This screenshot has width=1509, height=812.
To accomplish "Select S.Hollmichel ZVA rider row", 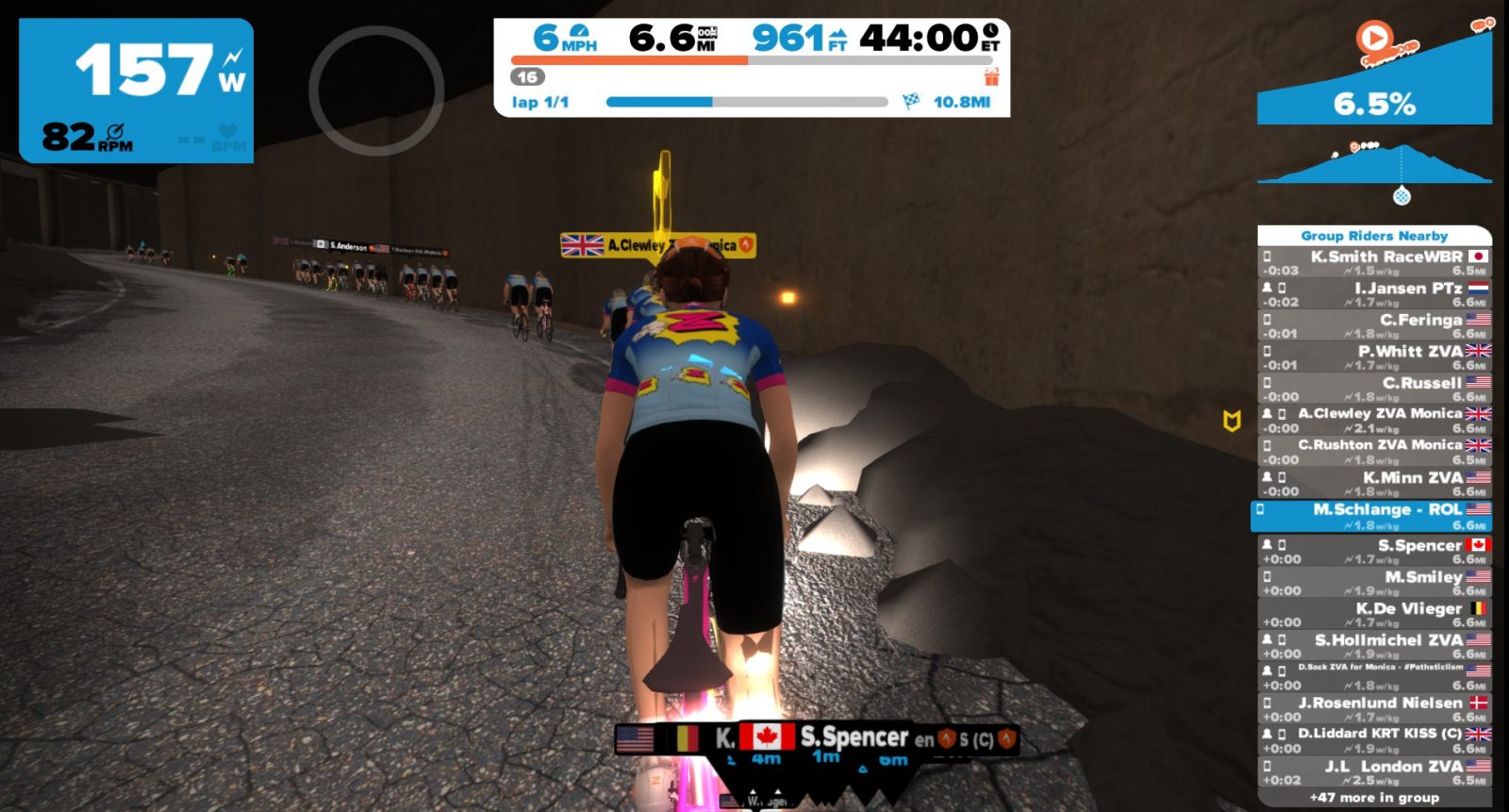I will pos(1374,646).
